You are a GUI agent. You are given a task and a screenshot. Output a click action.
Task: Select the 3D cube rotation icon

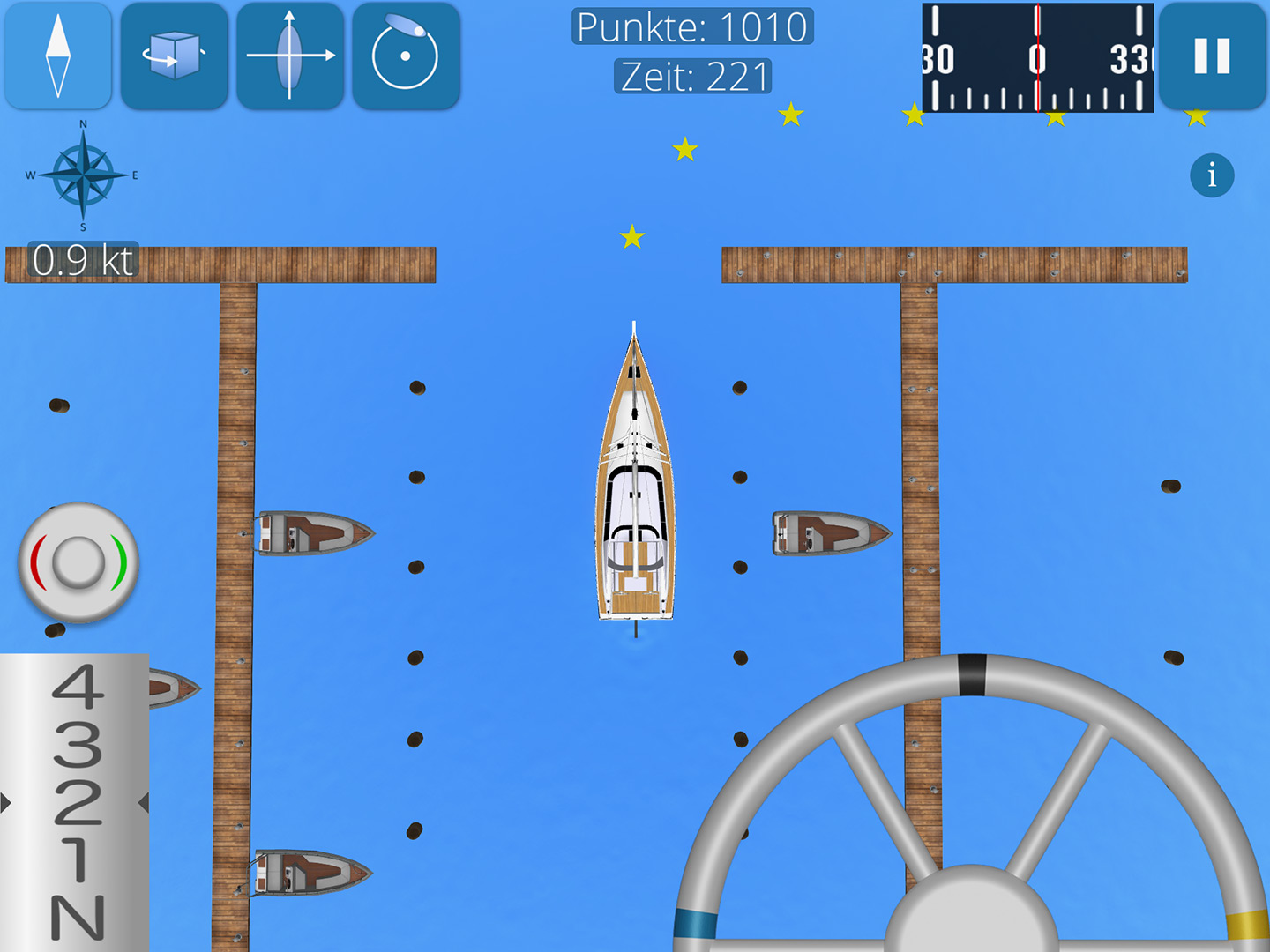pos(174,56)
